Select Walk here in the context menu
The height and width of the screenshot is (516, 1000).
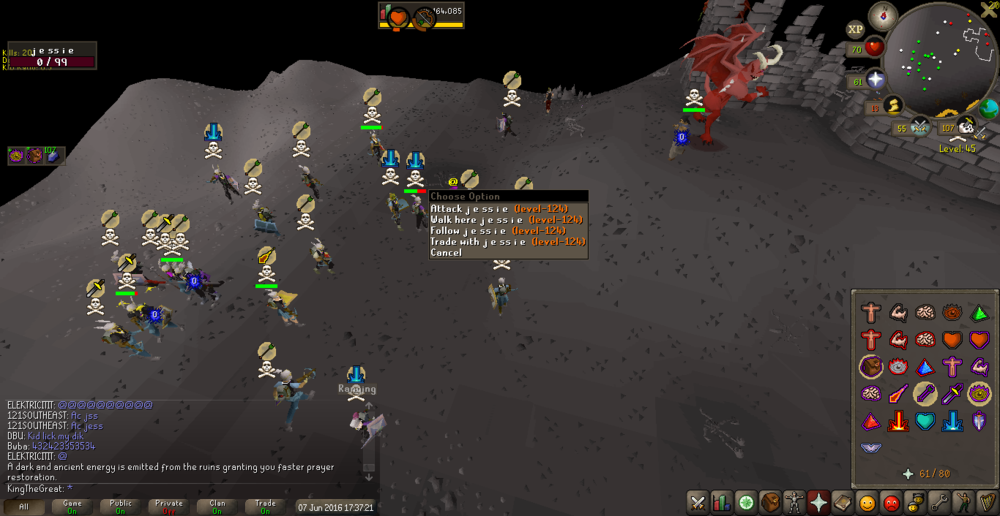tap(507, 219)
